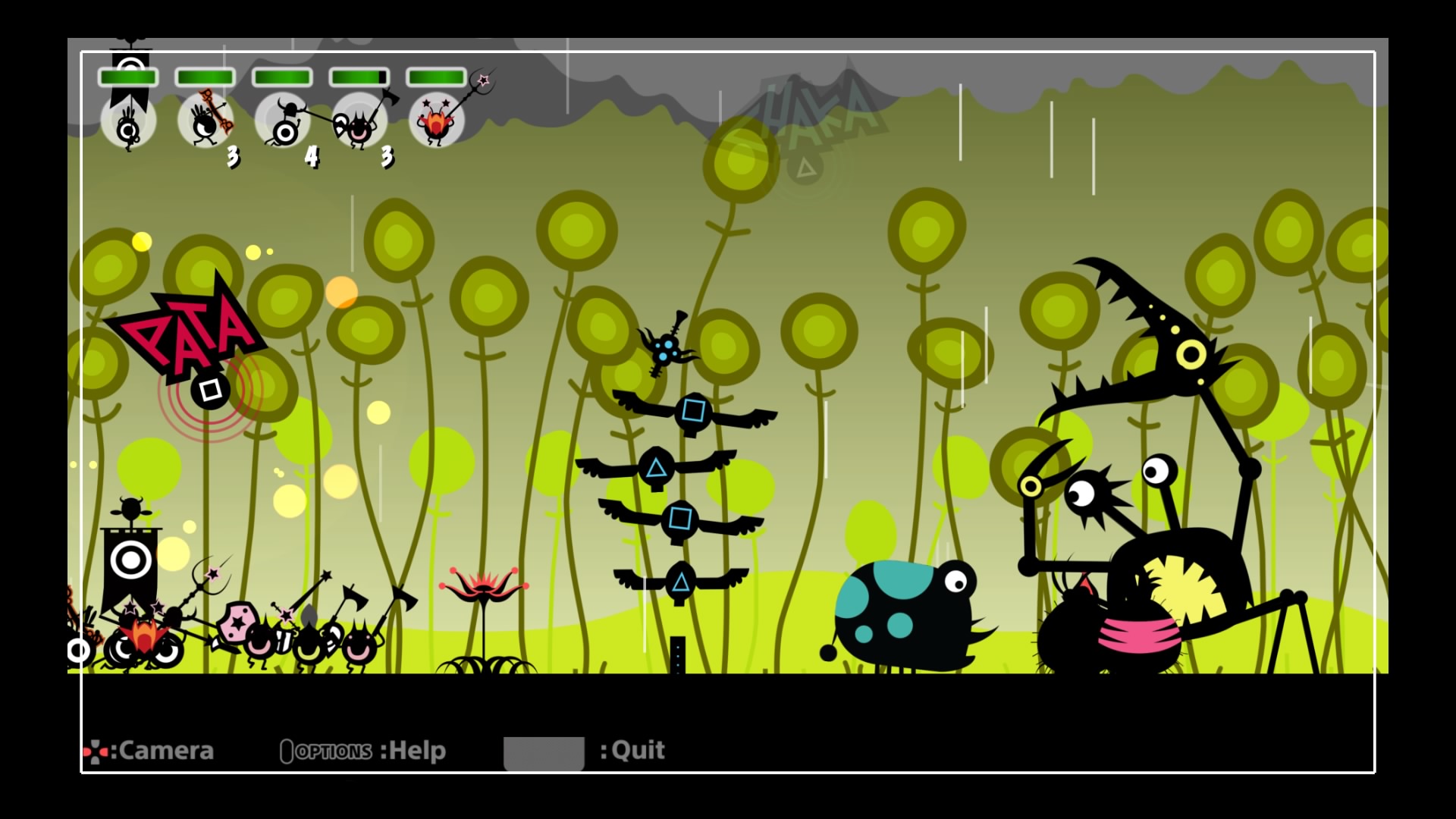
Task: Click the d-pad Camera icon
Action: pyautogui.click(x=97, y=751)
